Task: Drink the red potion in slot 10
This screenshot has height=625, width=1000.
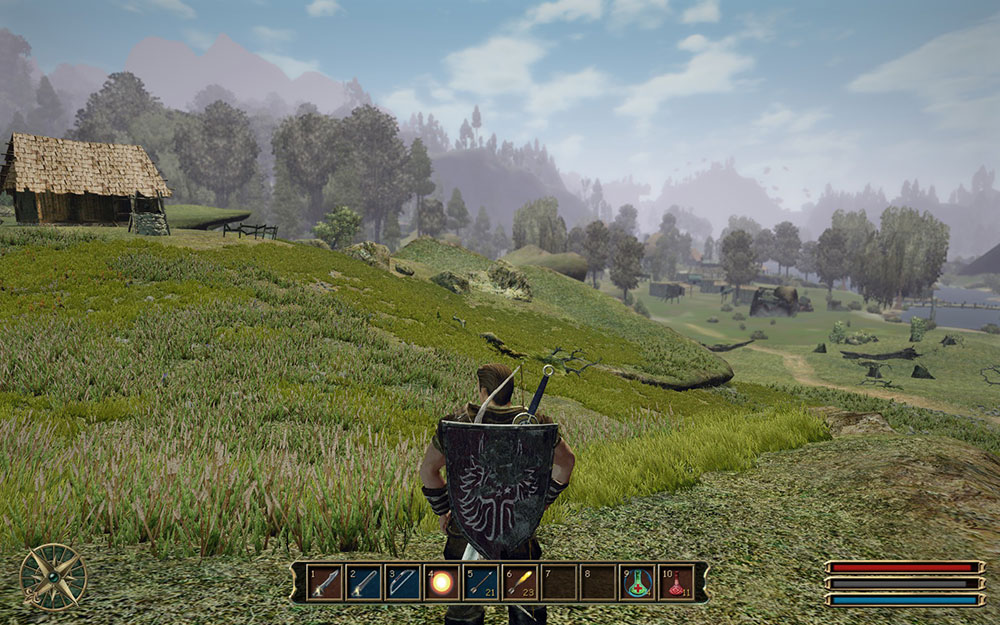Action: pyautogui.click(x=676, y=582)
